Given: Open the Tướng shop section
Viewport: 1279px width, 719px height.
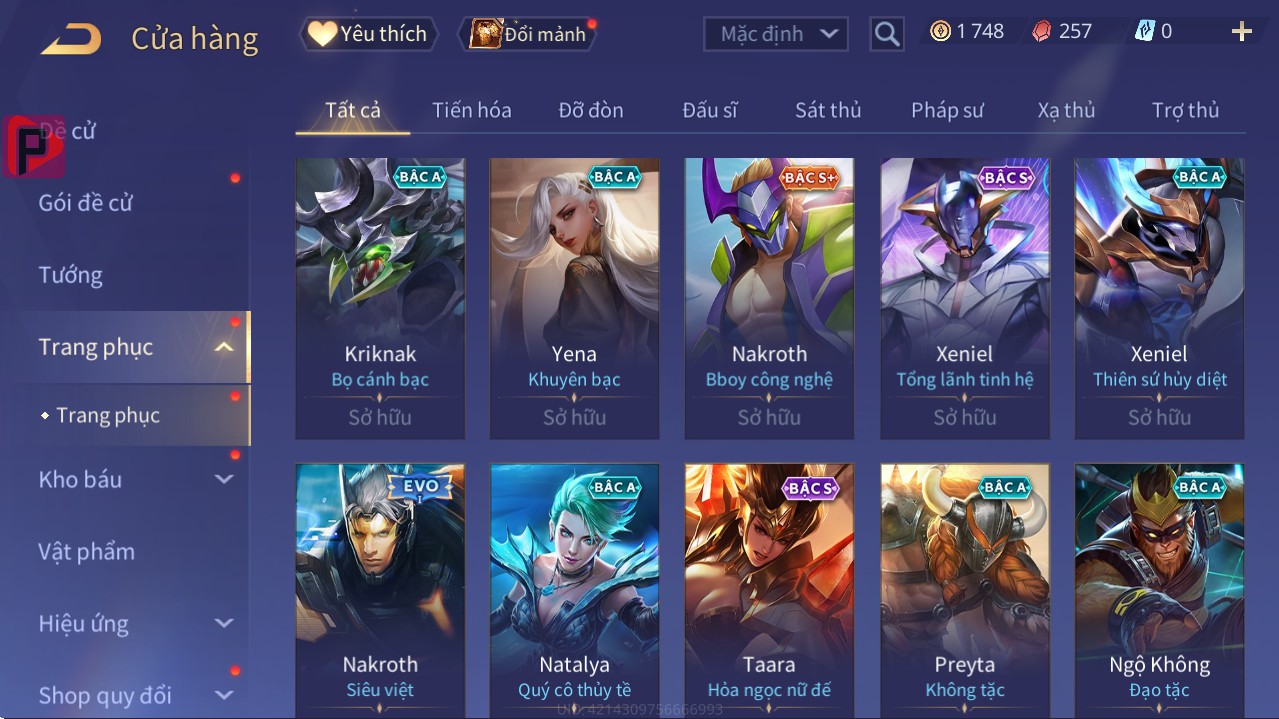Looking at the screenshot, I should [71, 275].
